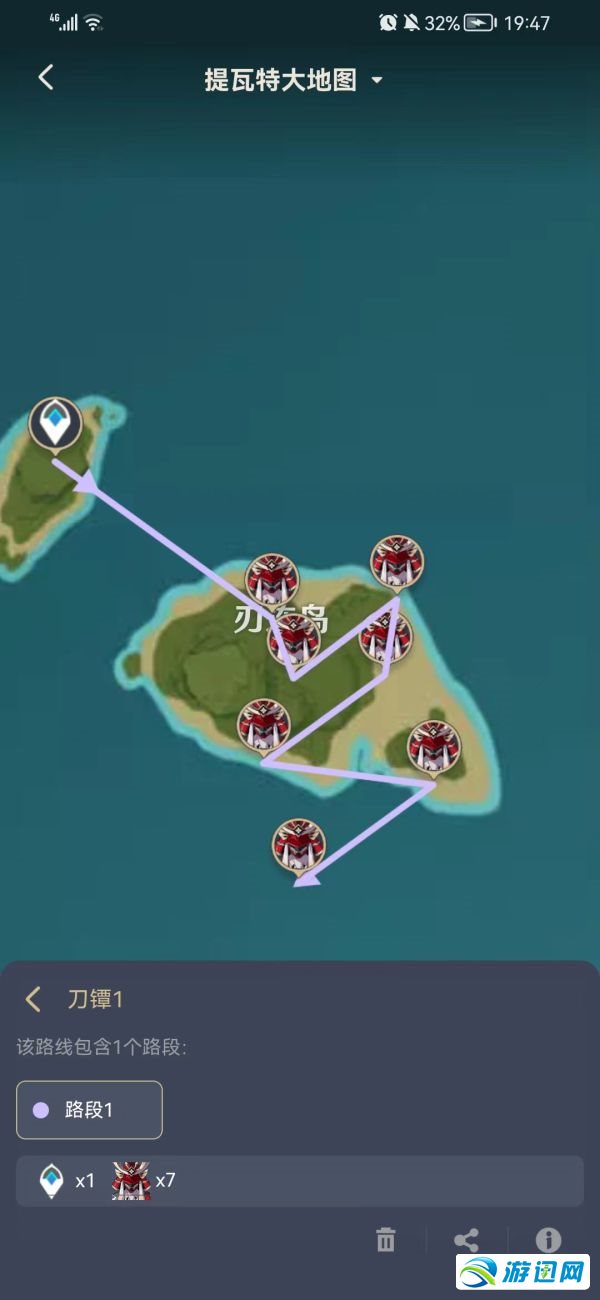Return from the 刀镡1 route panel
The width and height of the screenshot is (600, 1300).
[x=34, y=999]
